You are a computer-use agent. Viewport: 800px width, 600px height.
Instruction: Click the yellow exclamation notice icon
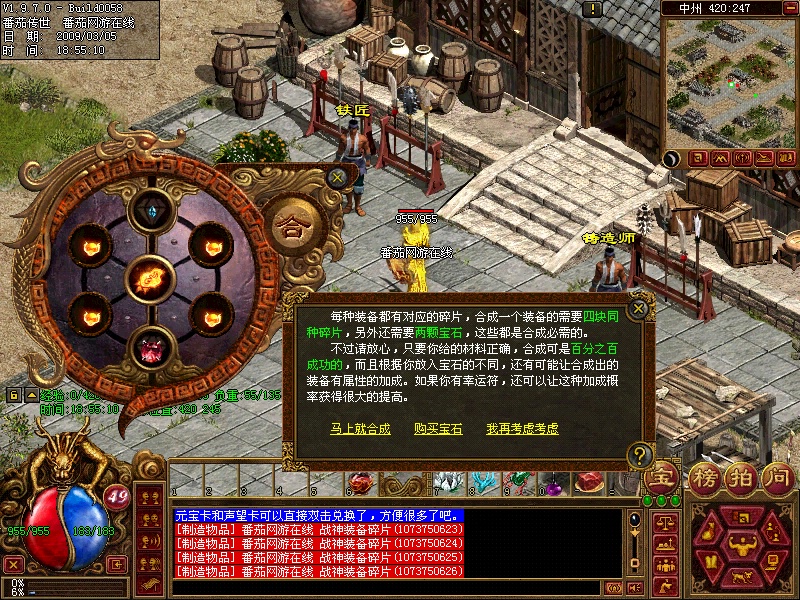click(594, 9)
